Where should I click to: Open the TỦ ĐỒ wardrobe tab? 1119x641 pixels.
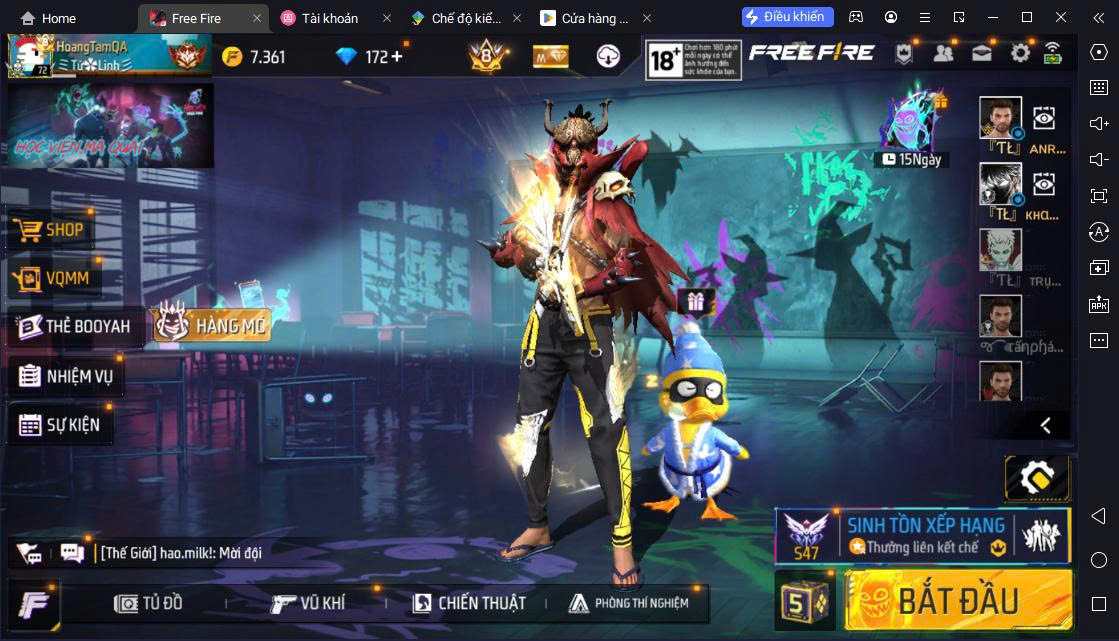(x=149, y=603)
